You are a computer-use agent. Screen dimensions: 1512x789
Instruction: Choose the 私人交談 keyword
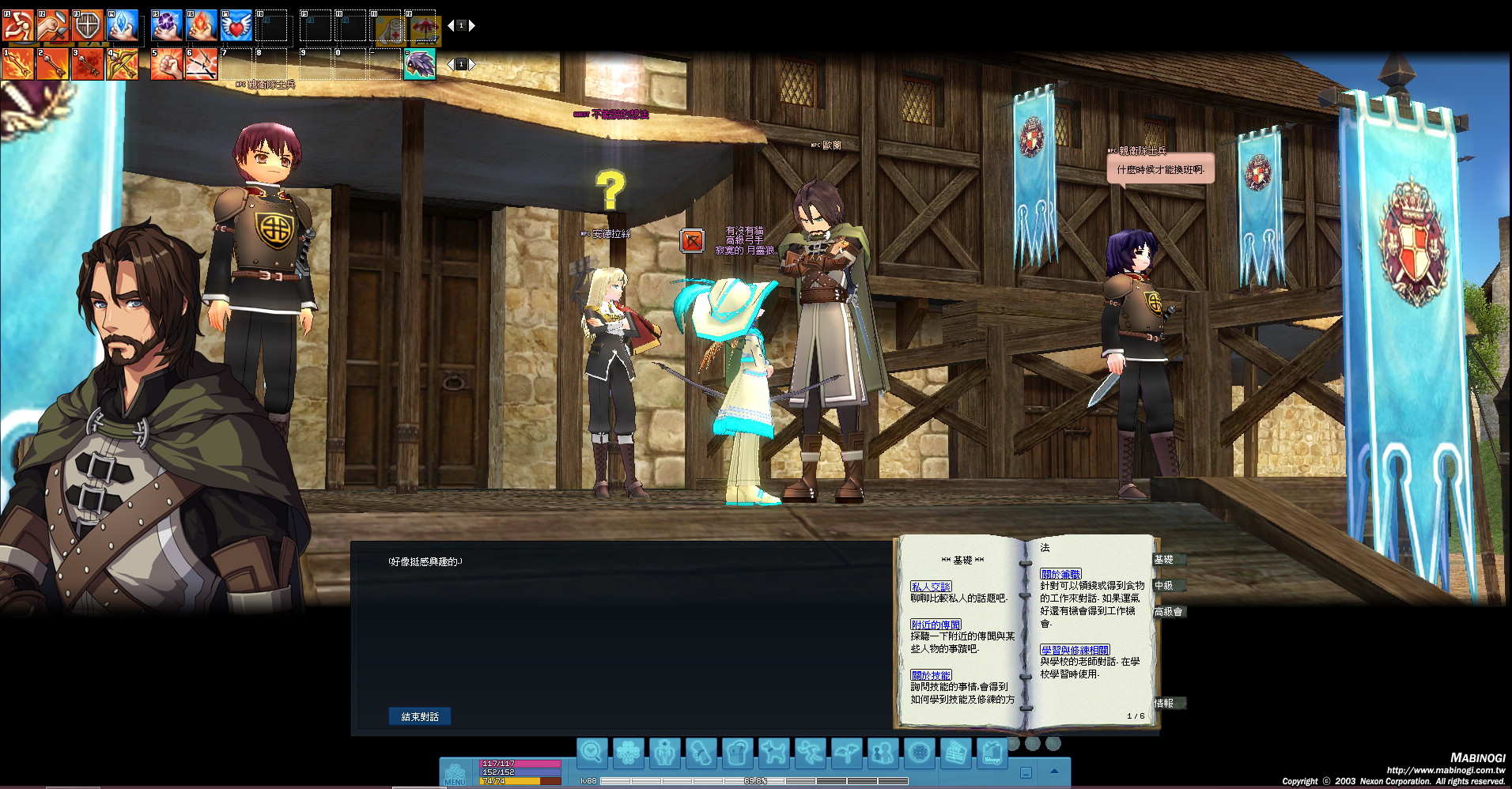tap(930, 587)
